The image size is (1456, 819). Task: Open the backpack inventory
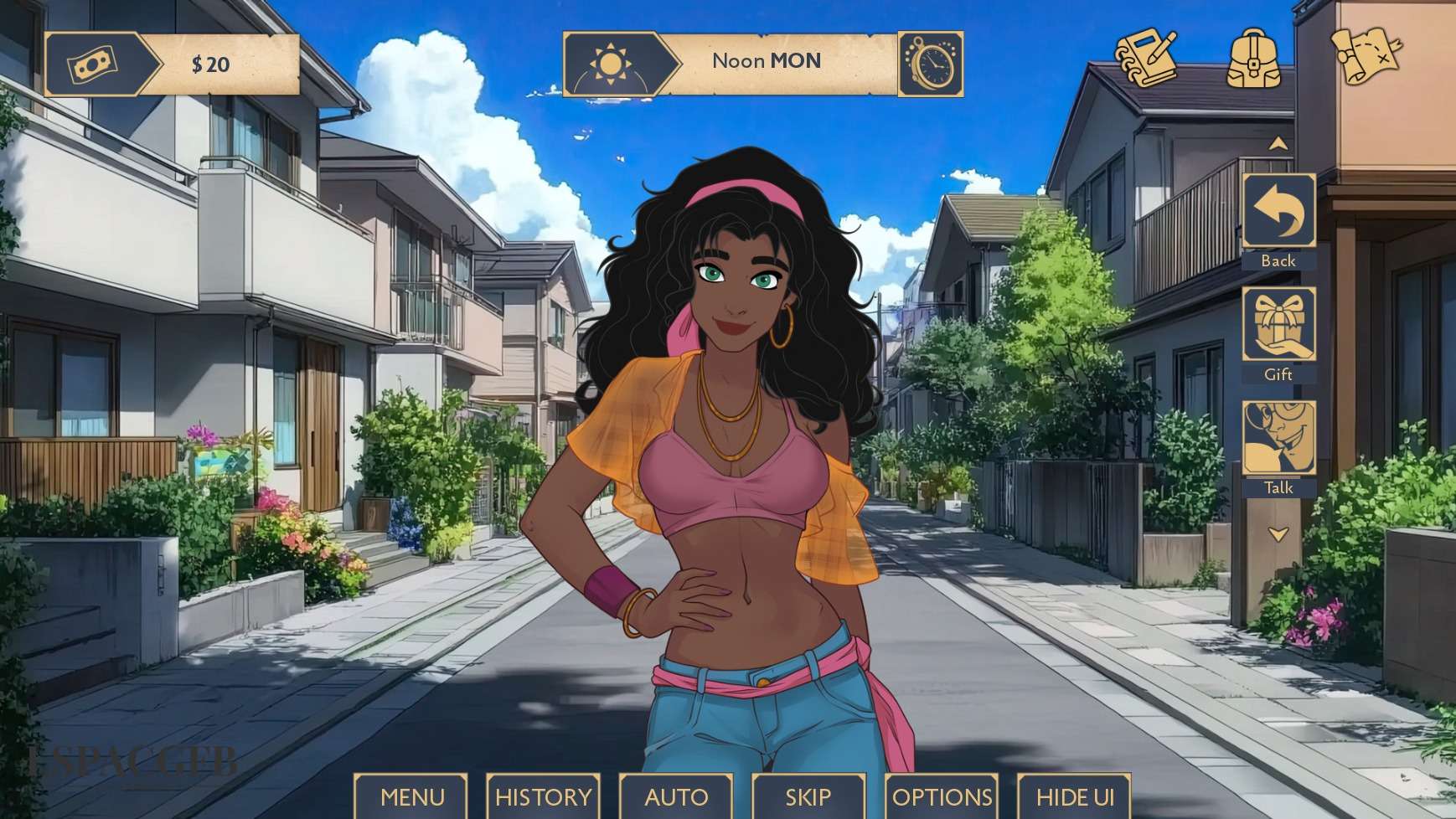click(1253, 57)
